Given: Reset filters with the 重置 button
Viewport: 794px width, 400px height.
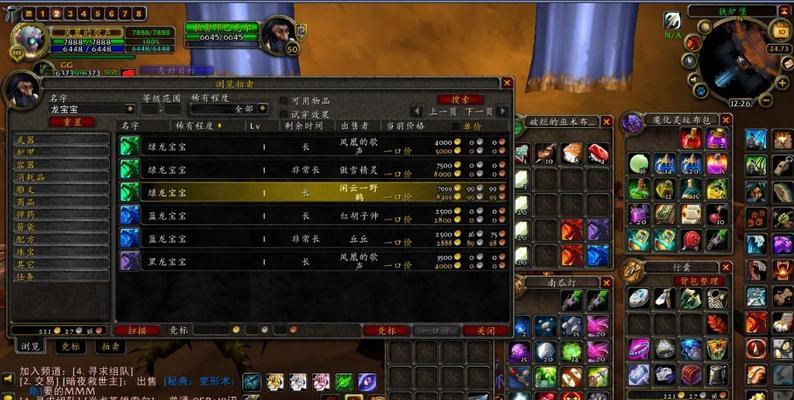Looking at the screenshot, I should (72, 122).
